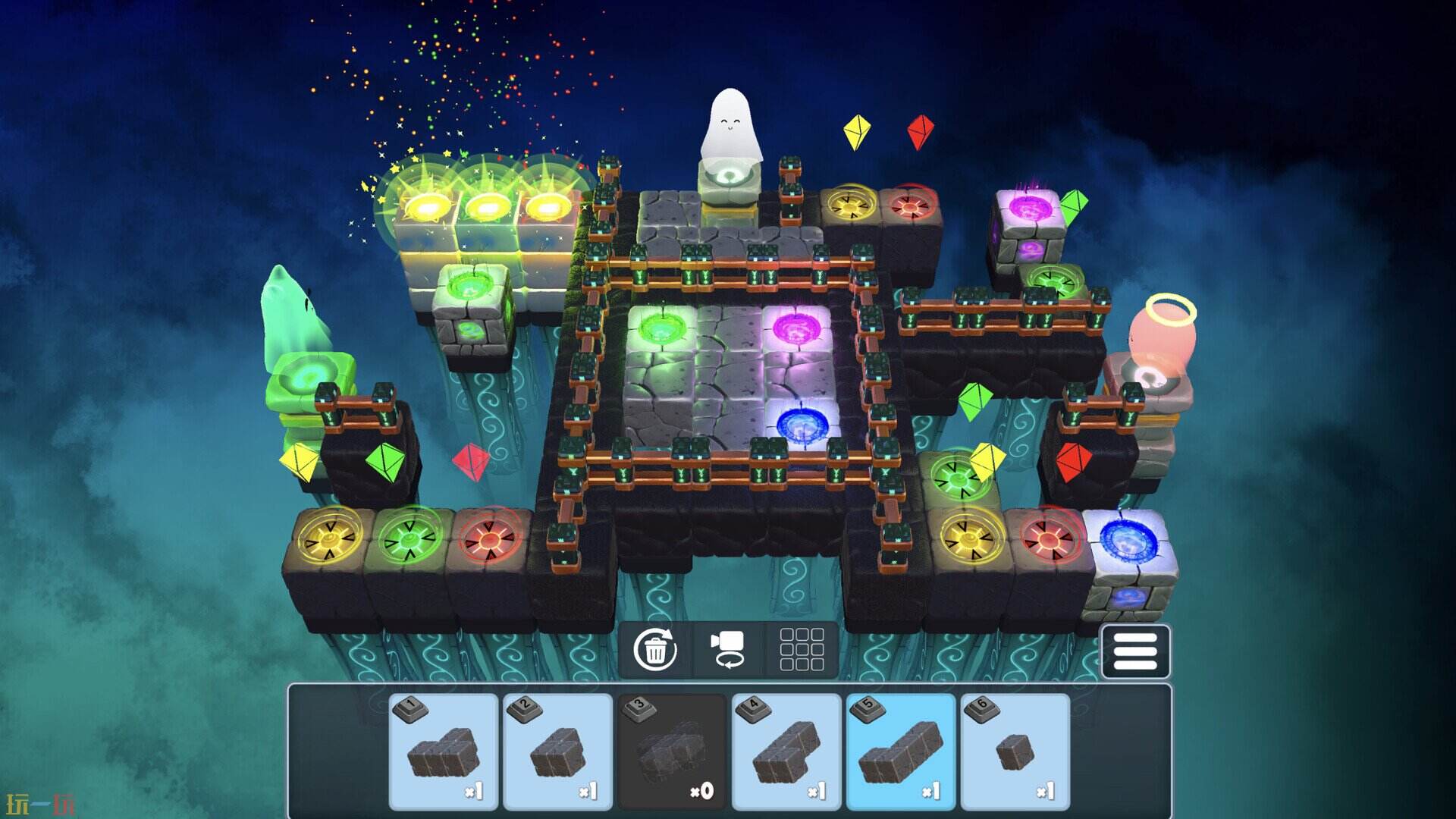This screenshot has width=1456, height=819.
Task: Open the hamburger menu
Action: [x=1135, y=651]
